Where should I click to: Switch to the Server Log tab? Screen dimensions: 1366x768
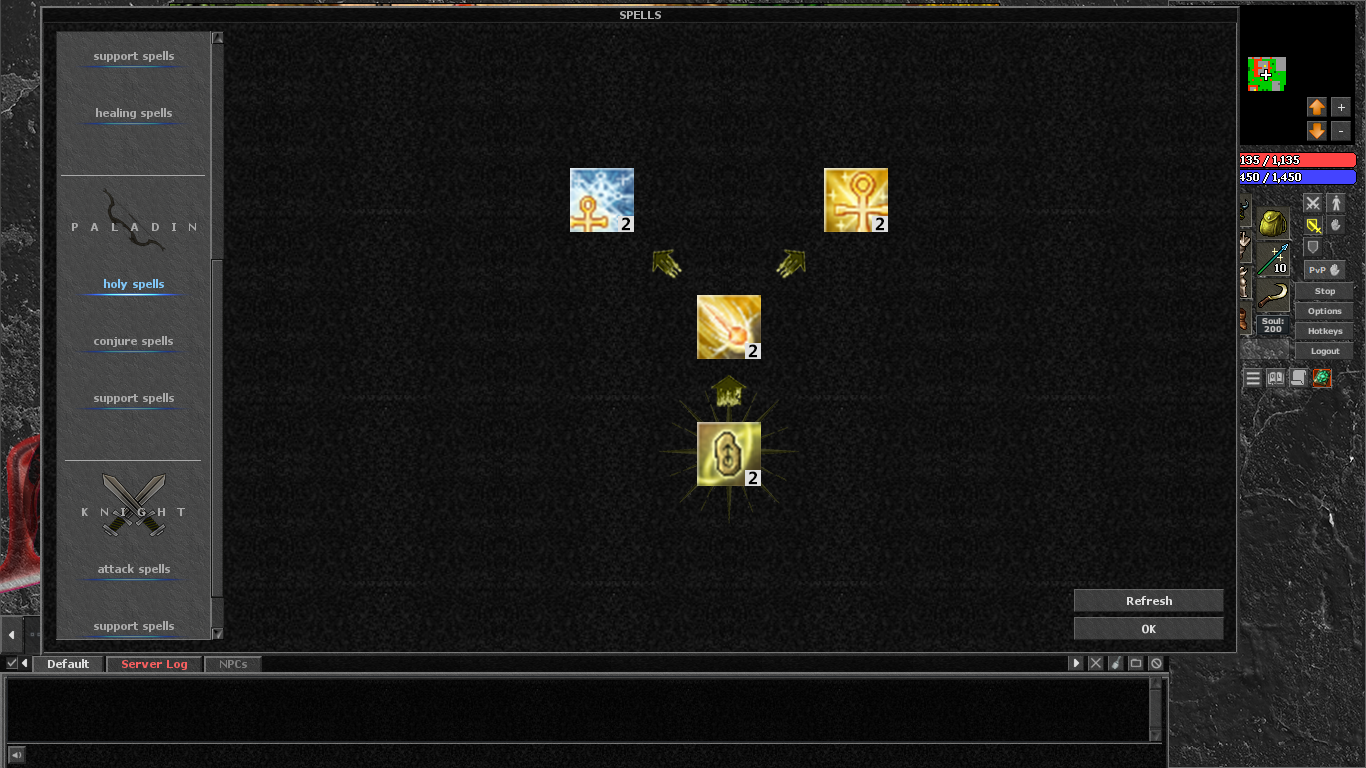(153, 663)
